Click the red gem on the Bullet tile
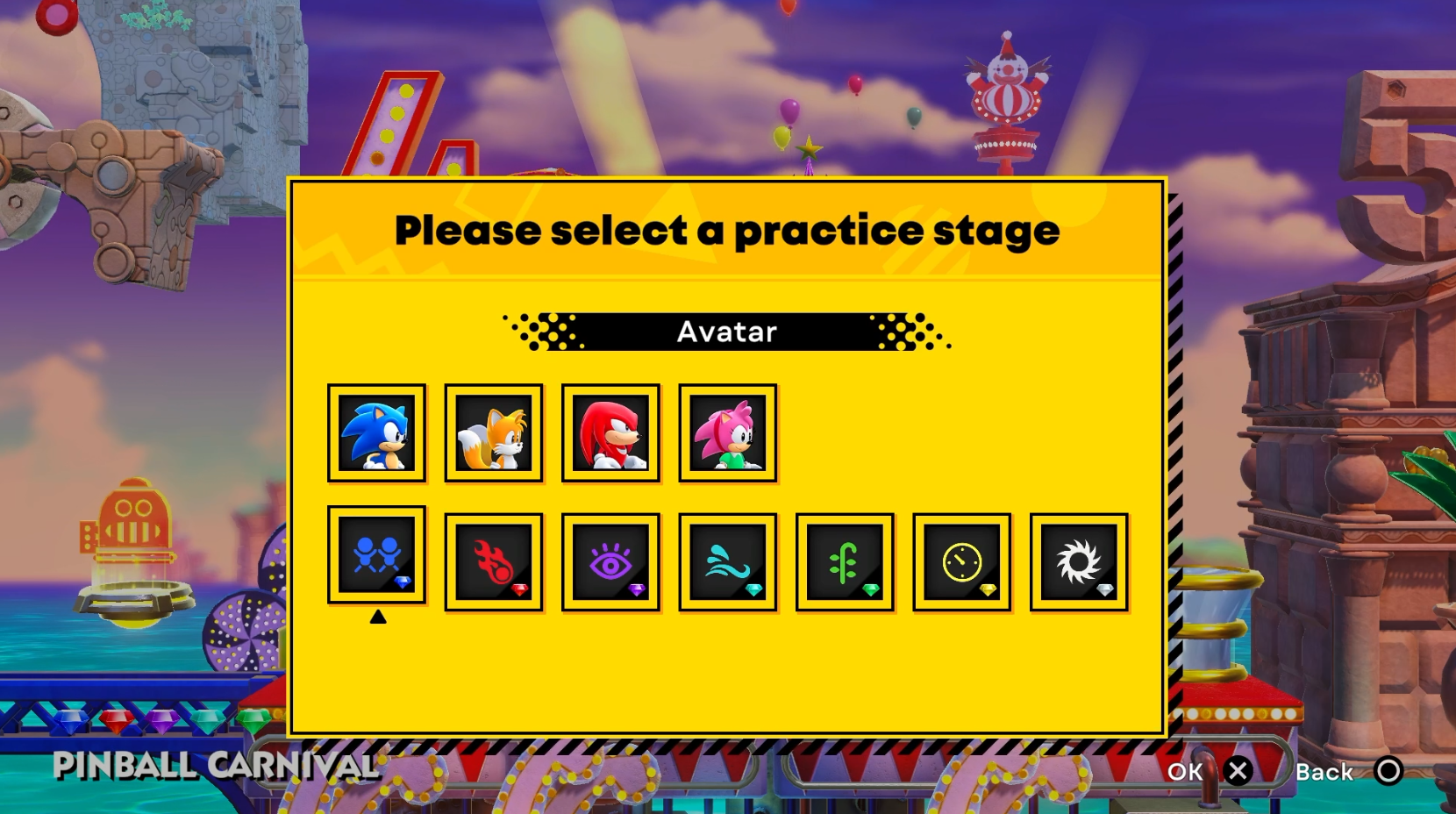The image size is (1456, 814). (521, 589)
